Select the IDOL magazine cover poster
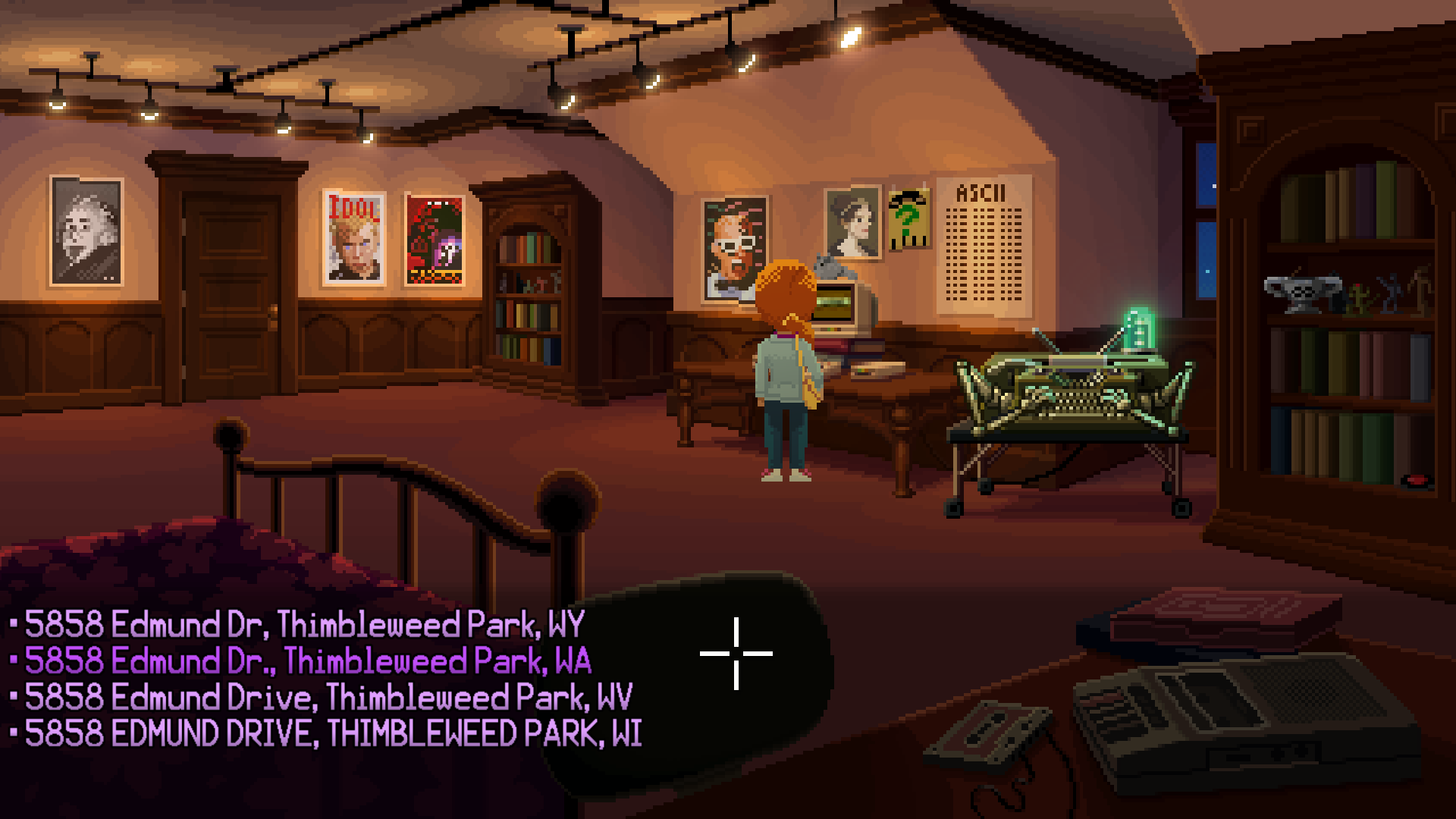This screenshot has height=819, width=1456. (355, 239)
